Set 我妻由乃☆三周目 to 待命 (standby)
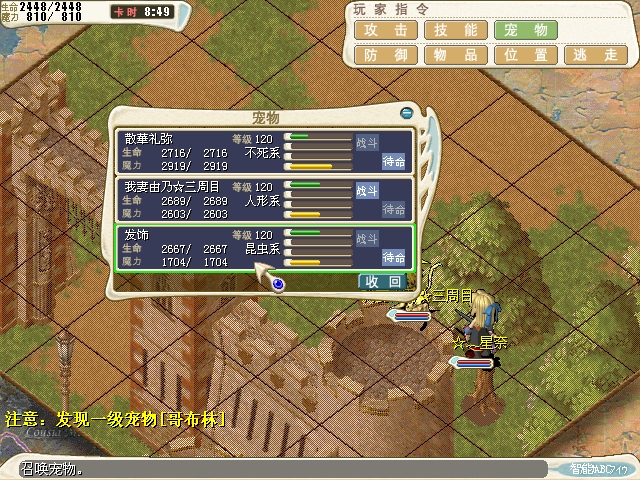640x480 pixels. (394, 209)
